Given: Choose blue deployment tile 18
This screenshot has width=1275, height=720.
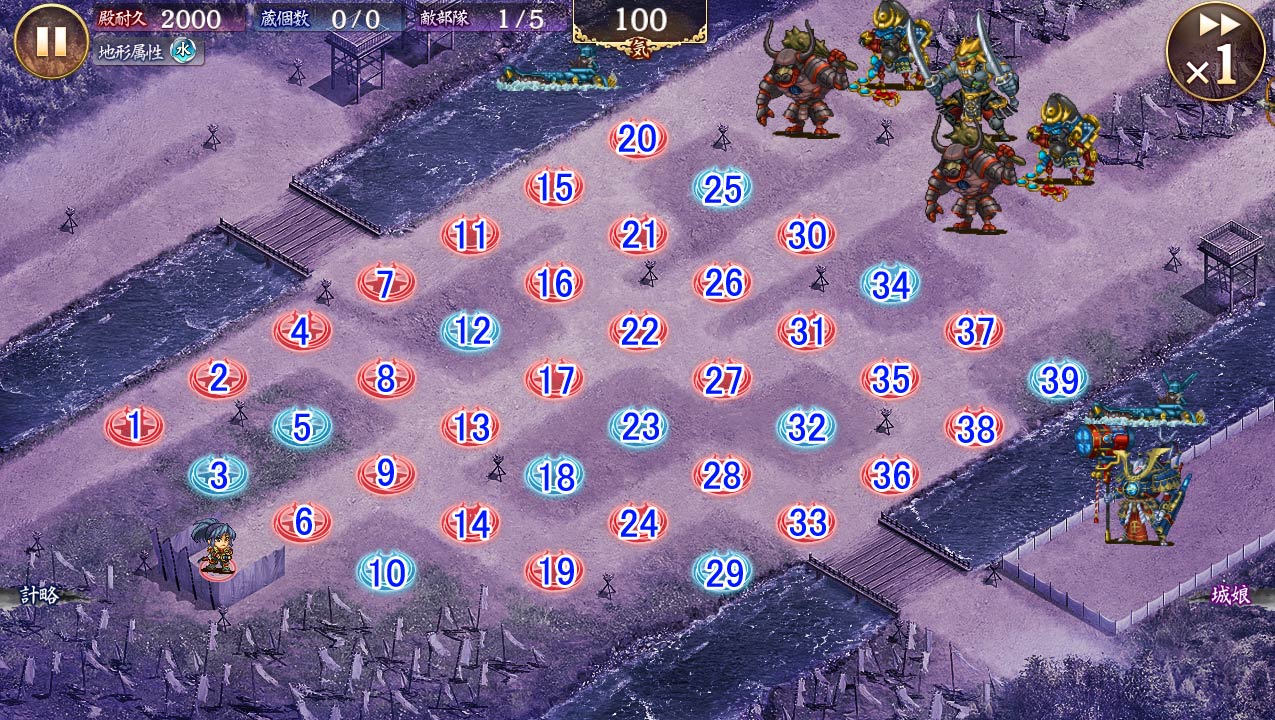Looking at the screenshot, I should click(x=555, y=476).
